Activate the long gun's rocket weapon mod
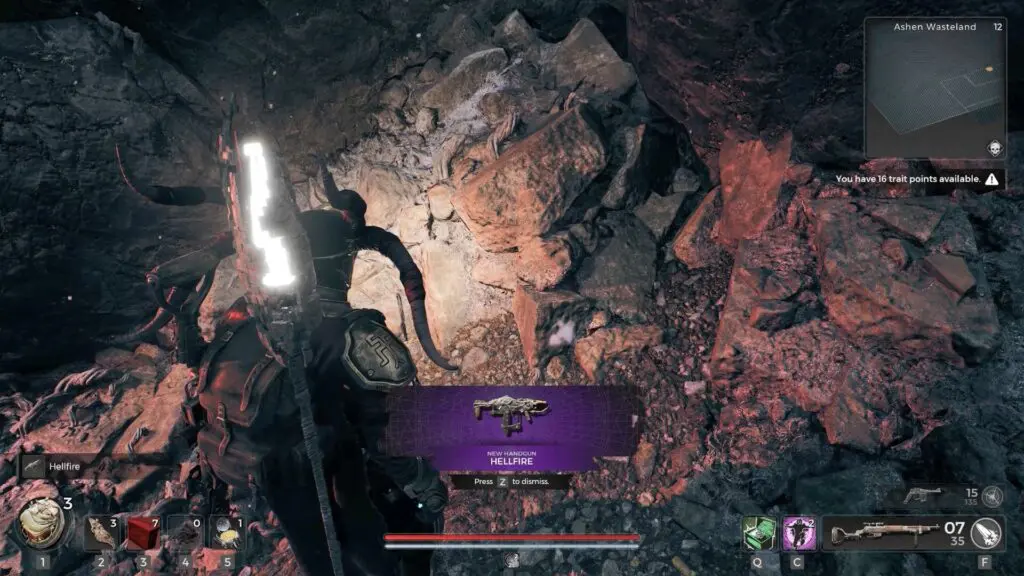The image size is (1024, 576). [987, 532]
